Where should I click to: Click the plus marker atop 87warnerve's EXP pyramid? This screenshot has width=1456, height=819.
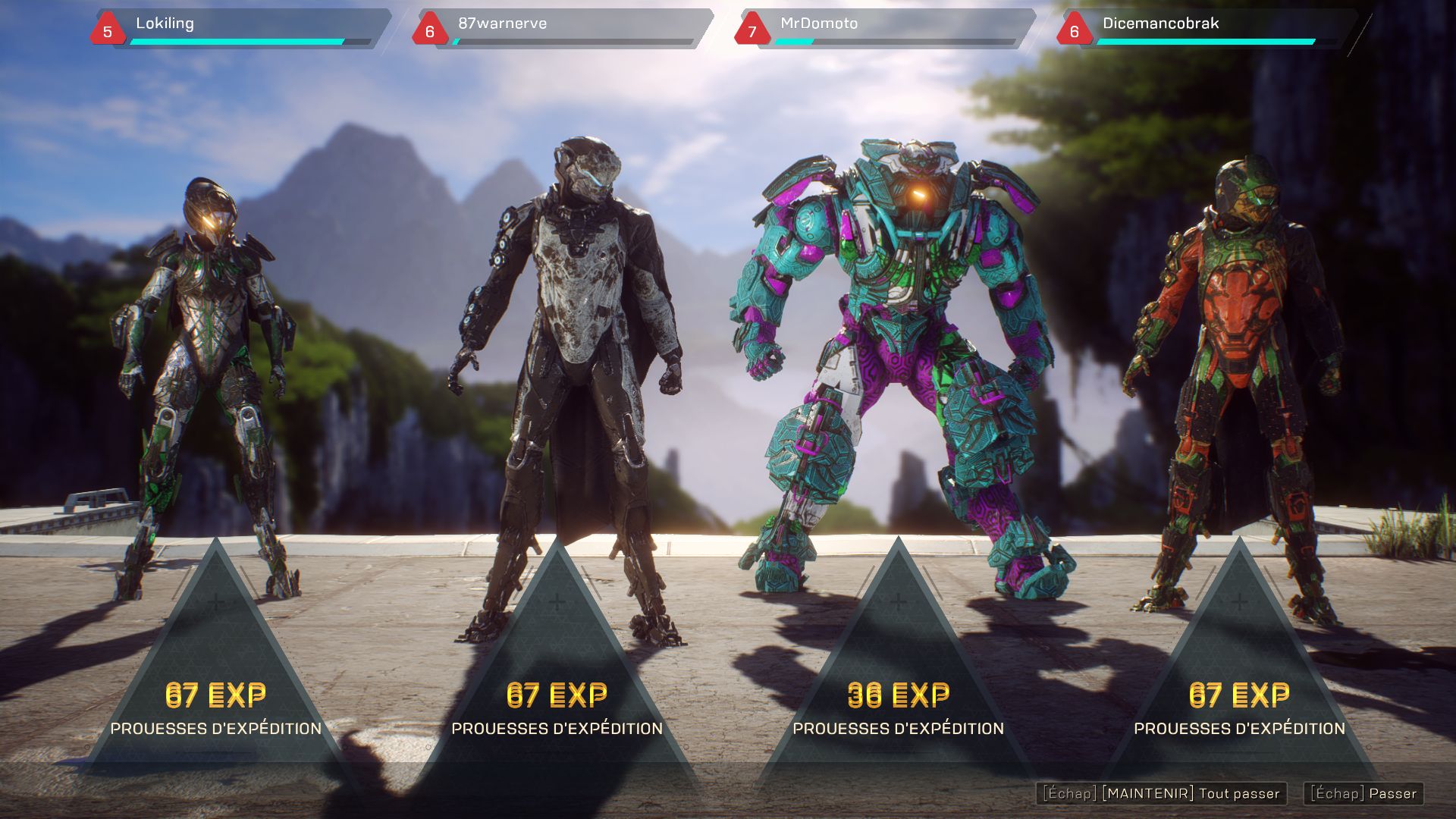(557, 603)
